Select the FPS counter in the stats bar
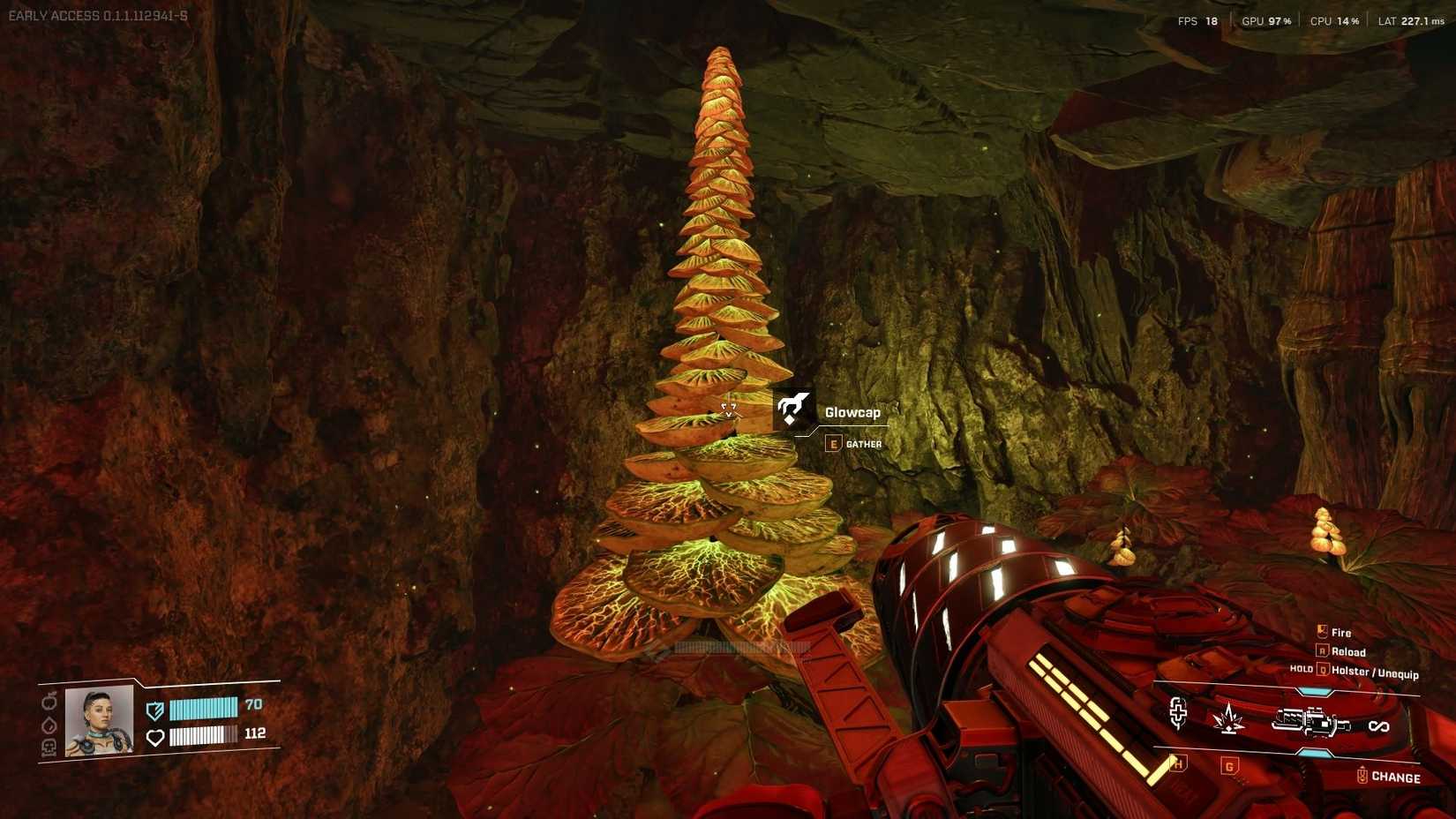 pyautogui.click(x=1199, y=19)
